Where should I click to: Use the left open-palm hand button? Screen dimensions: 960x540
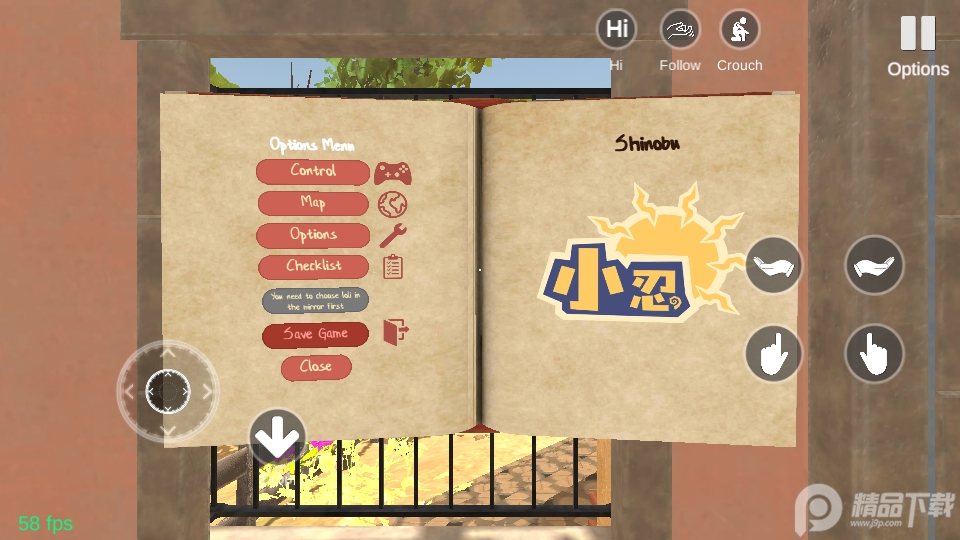pyautogui.click(x=773, y=265)
